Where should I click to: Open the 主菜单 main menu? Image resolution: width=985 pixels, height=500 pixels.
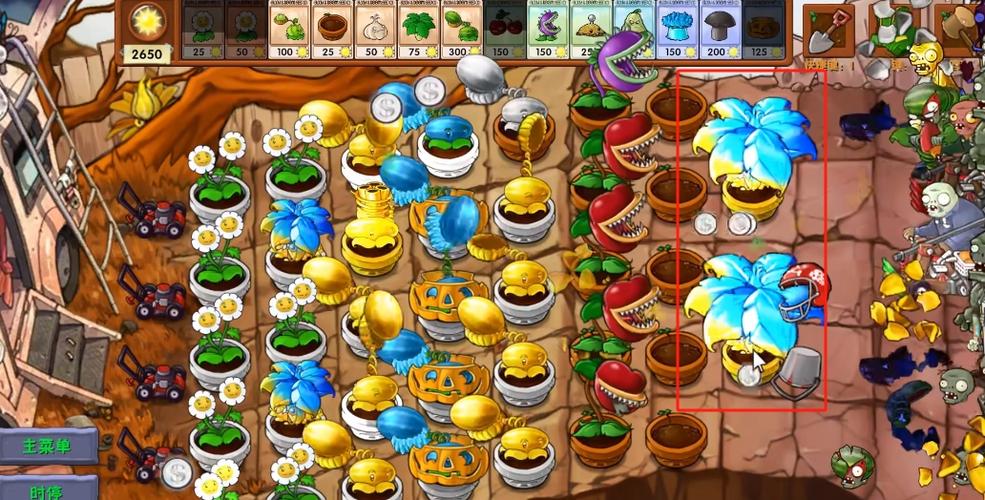pyautogui.click(x=47, y=446)
